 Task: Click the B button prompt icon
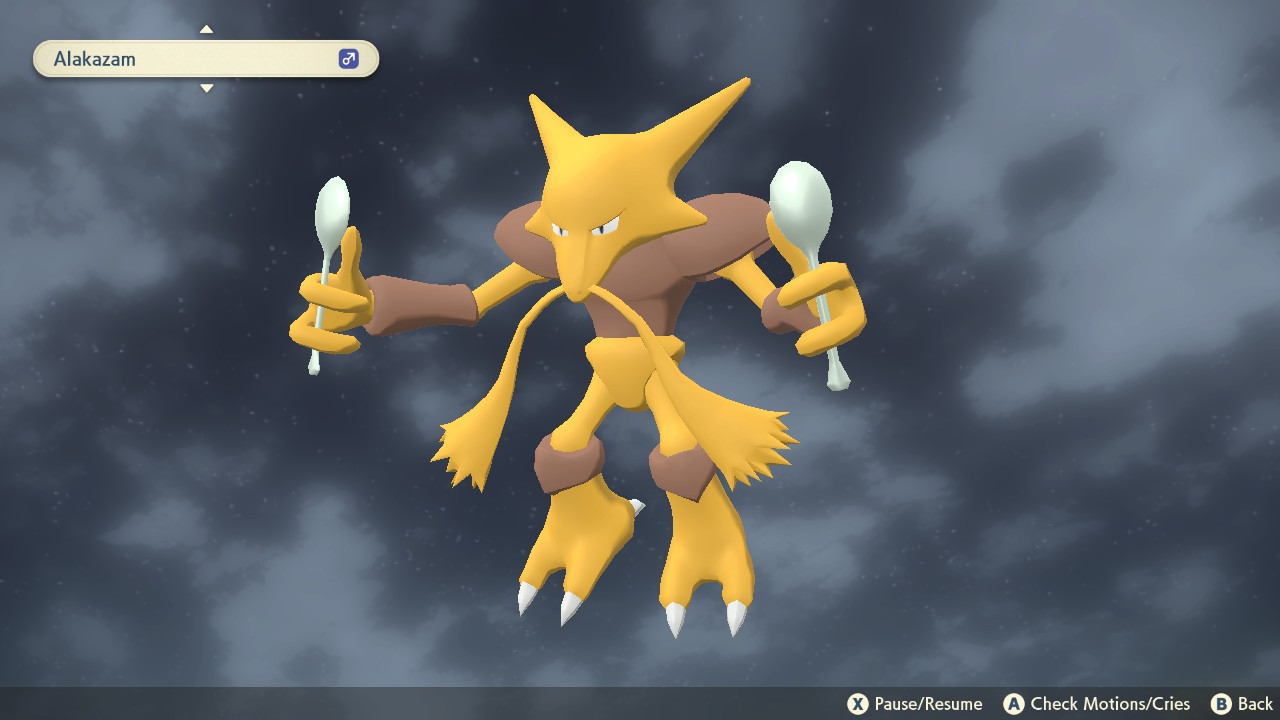tap(1222, 703)
